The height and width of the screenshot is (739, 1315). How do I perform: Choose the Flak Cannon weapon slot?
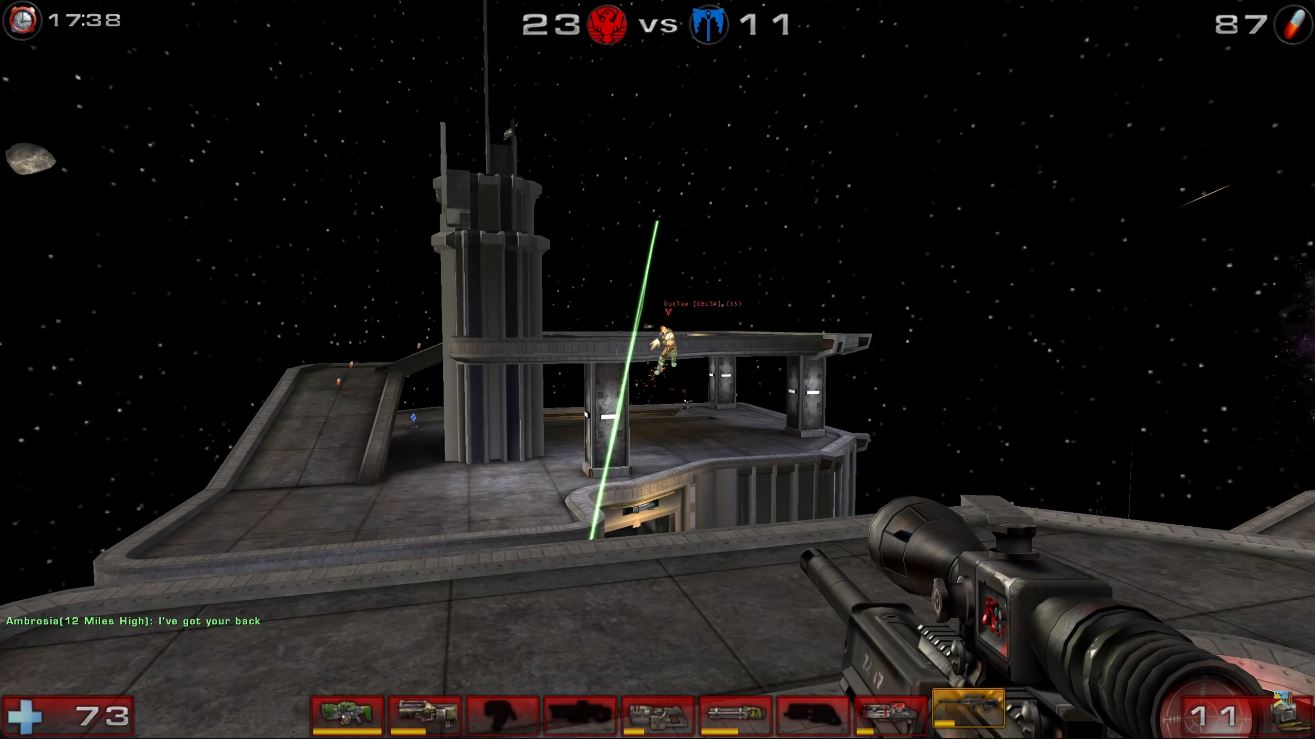[658, 714]
